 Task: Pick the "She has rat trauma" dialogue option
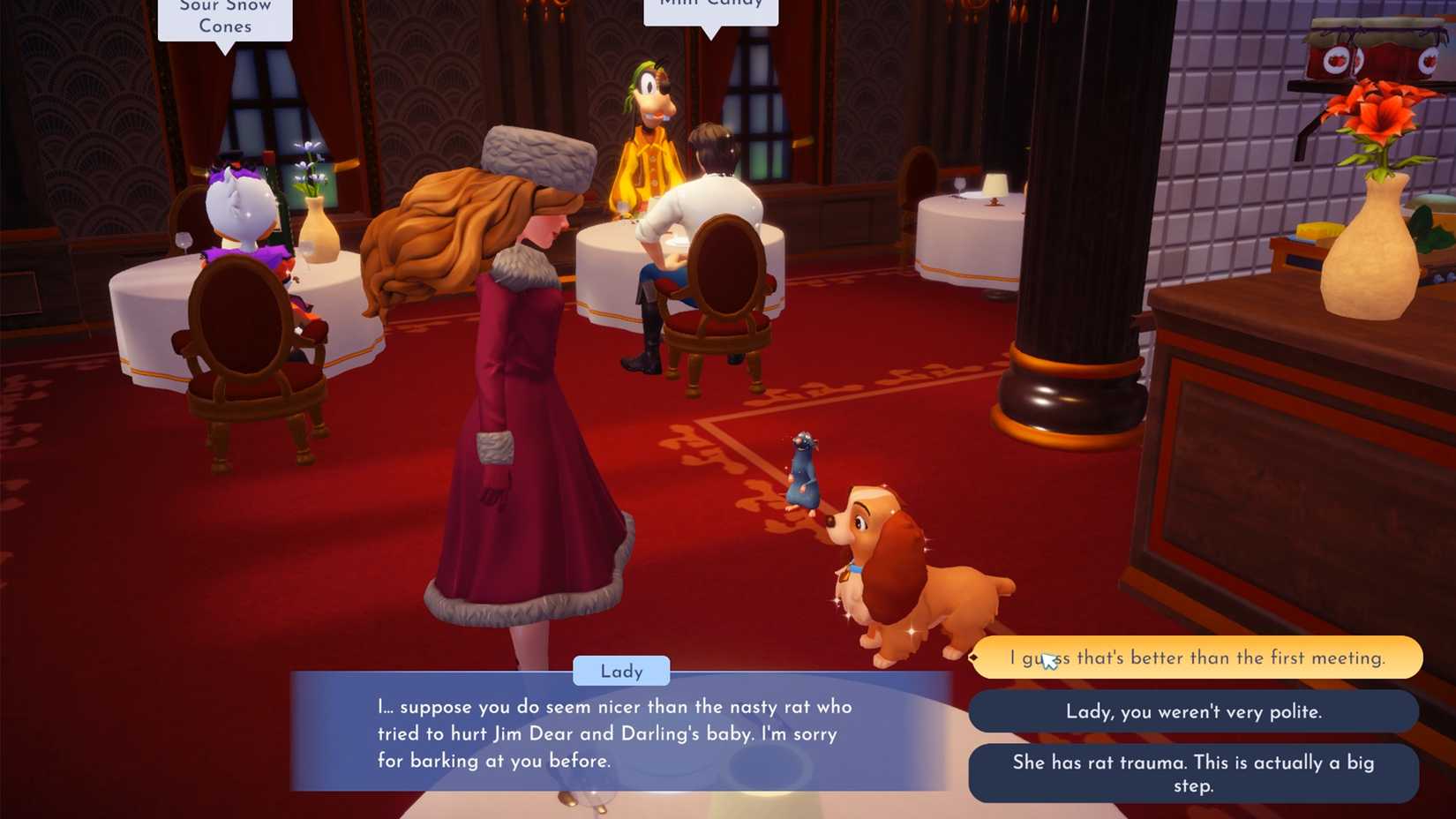[x=1194, y=773]
